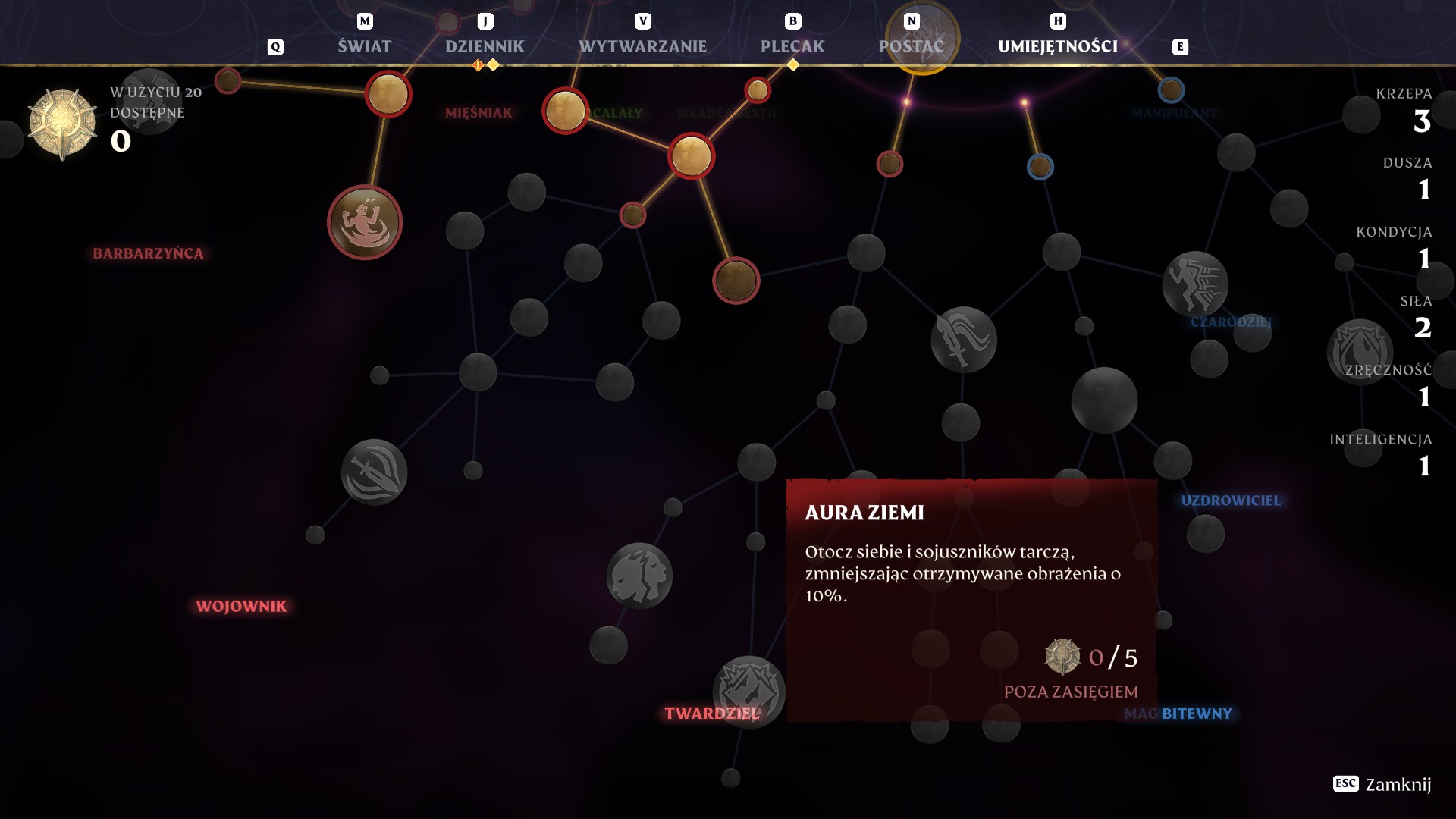1456x819 pixels.
Task: Pick the locked sword slash skill node
Action: coord(374,472)
